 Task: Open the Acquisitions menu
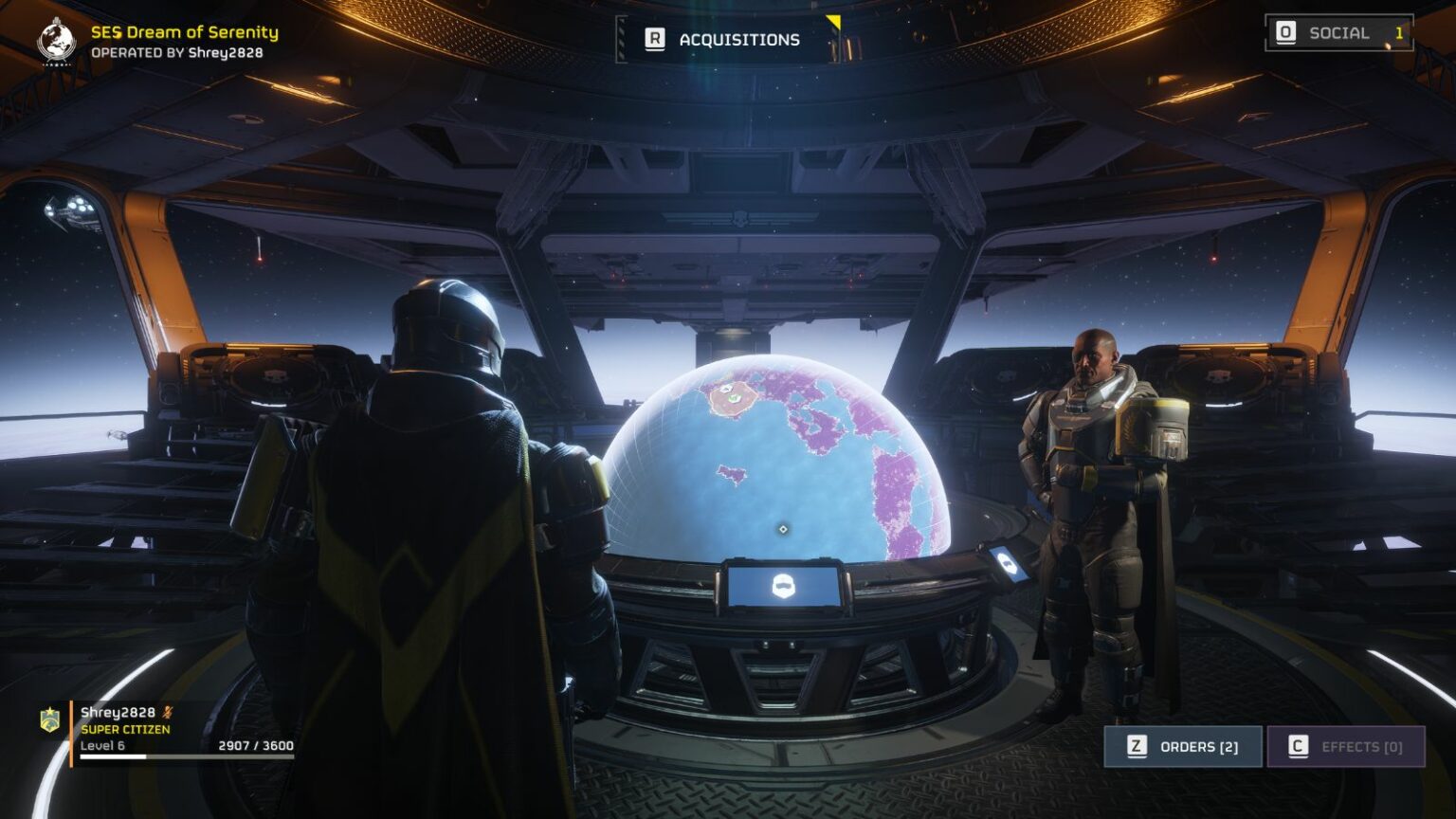tap(725, 40)
